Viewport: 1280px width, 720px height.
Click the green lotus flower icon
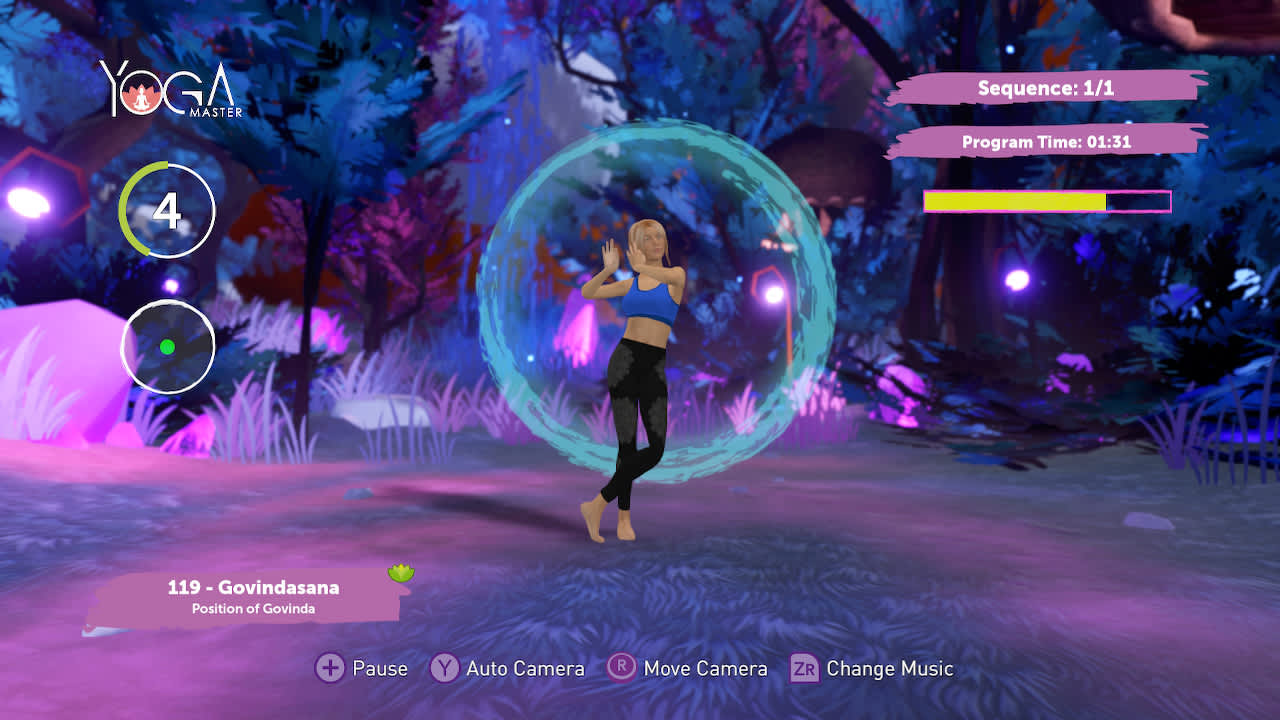tap(399, 570)
